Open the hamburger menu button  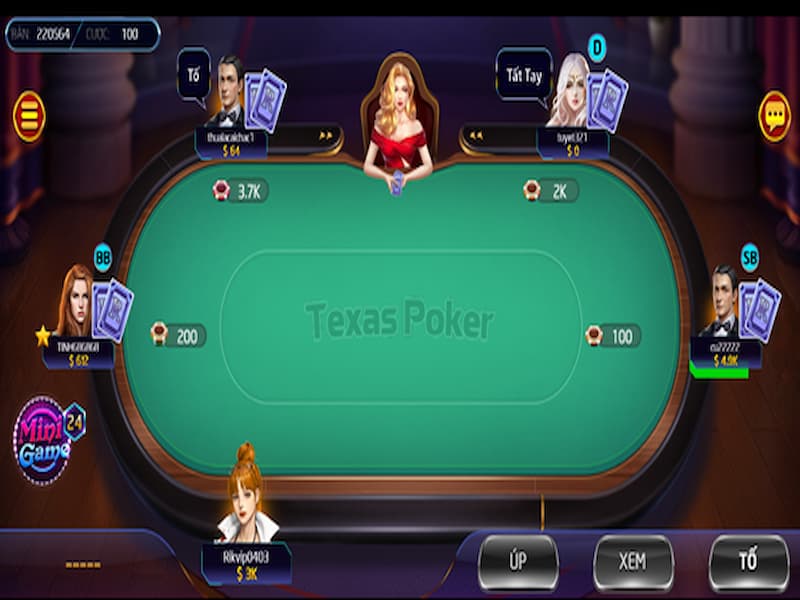(29, 116)
